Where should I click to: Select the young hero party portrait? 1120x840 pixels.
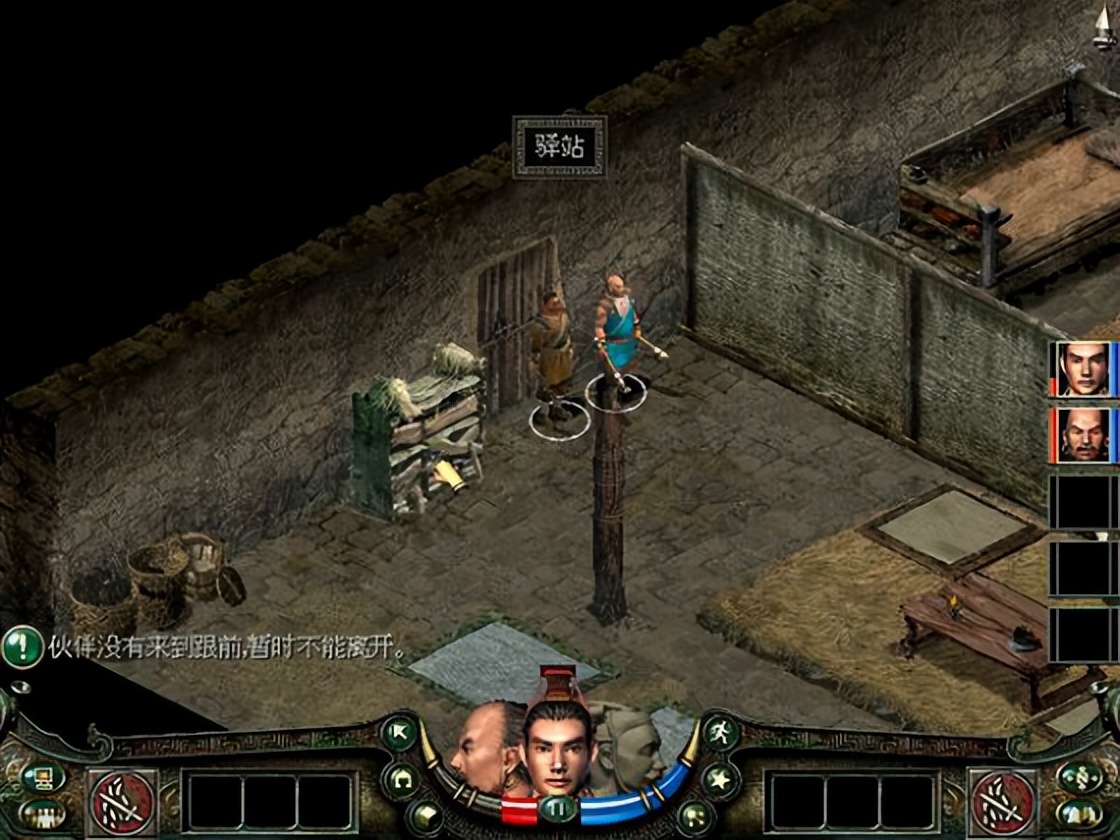(x=1084, y=369)
